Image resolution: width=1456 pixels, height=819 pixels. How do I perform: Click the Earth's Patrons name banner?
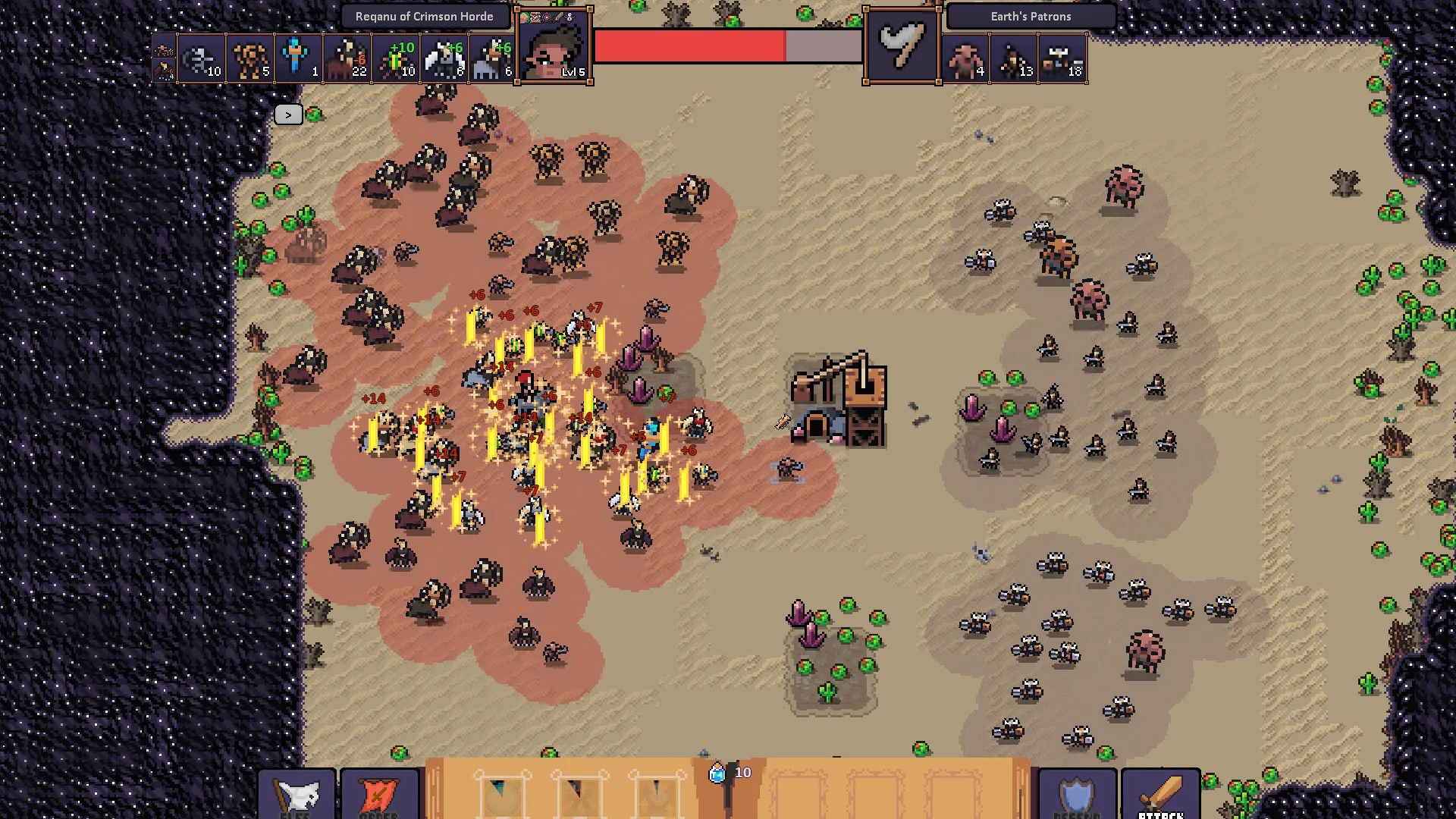pos(1031,17)
